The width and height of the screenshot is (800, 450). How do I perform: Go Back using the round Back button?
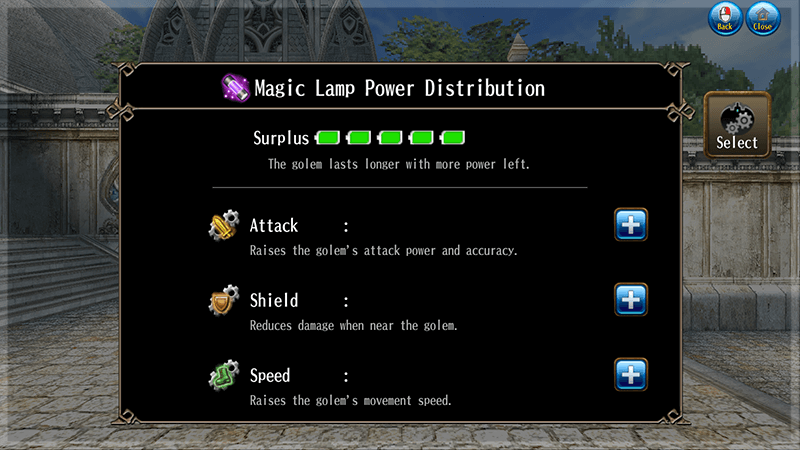[725, 19]
